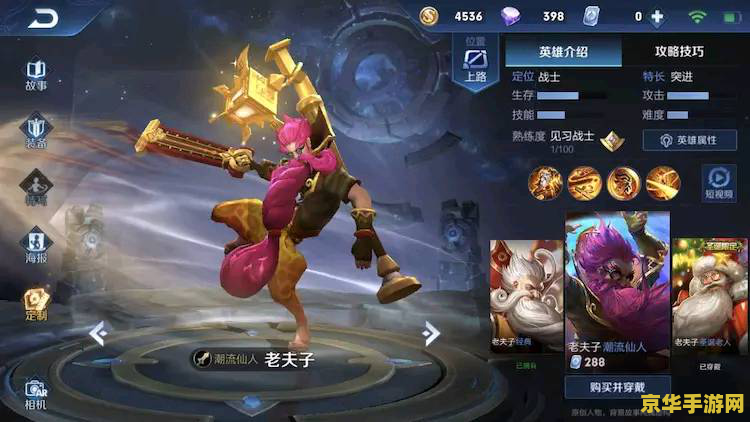This screenshot has height=422, width=750.
Task: Click the 上路 position badge
Action: (475, 61)
